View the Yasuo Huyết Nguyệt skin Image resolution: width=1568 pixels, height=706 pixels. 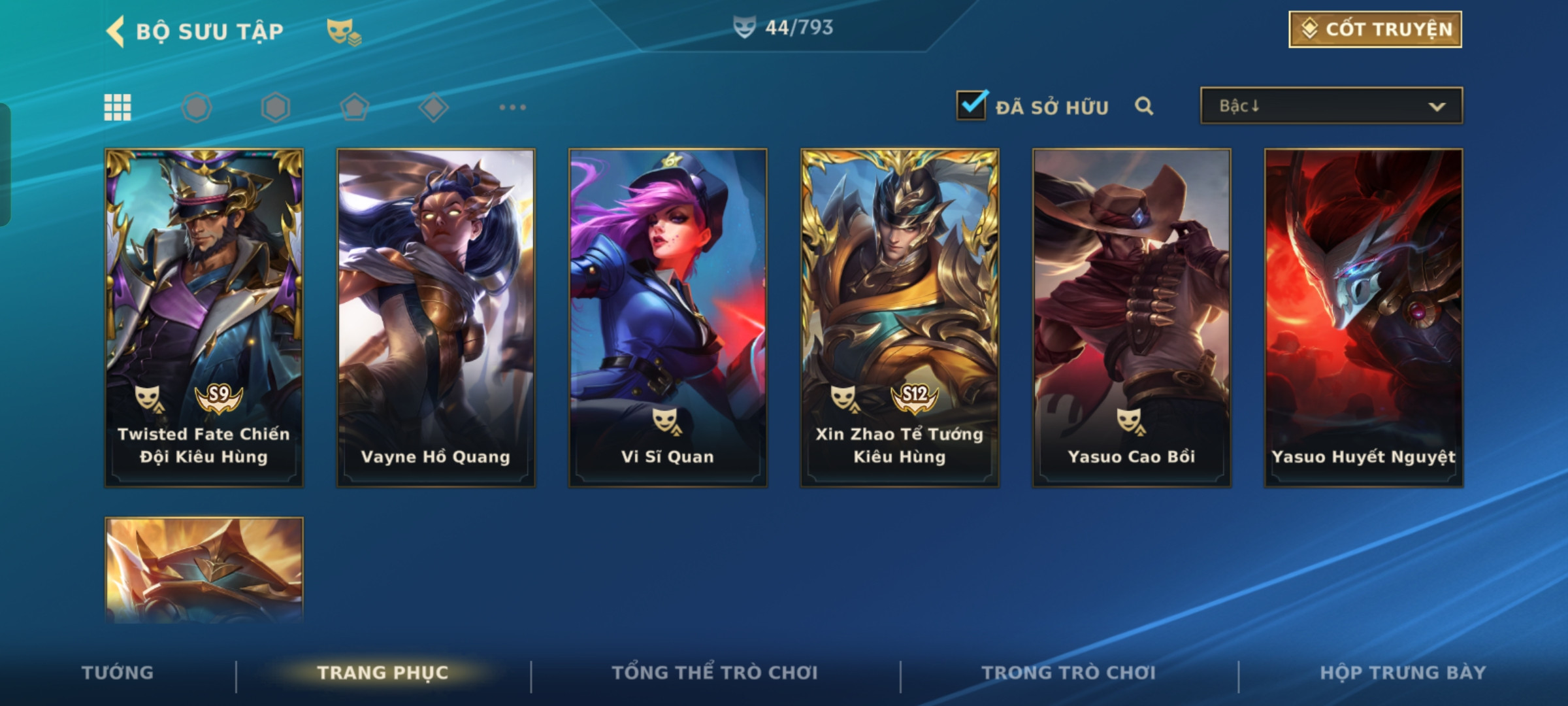pos(1364,318)
